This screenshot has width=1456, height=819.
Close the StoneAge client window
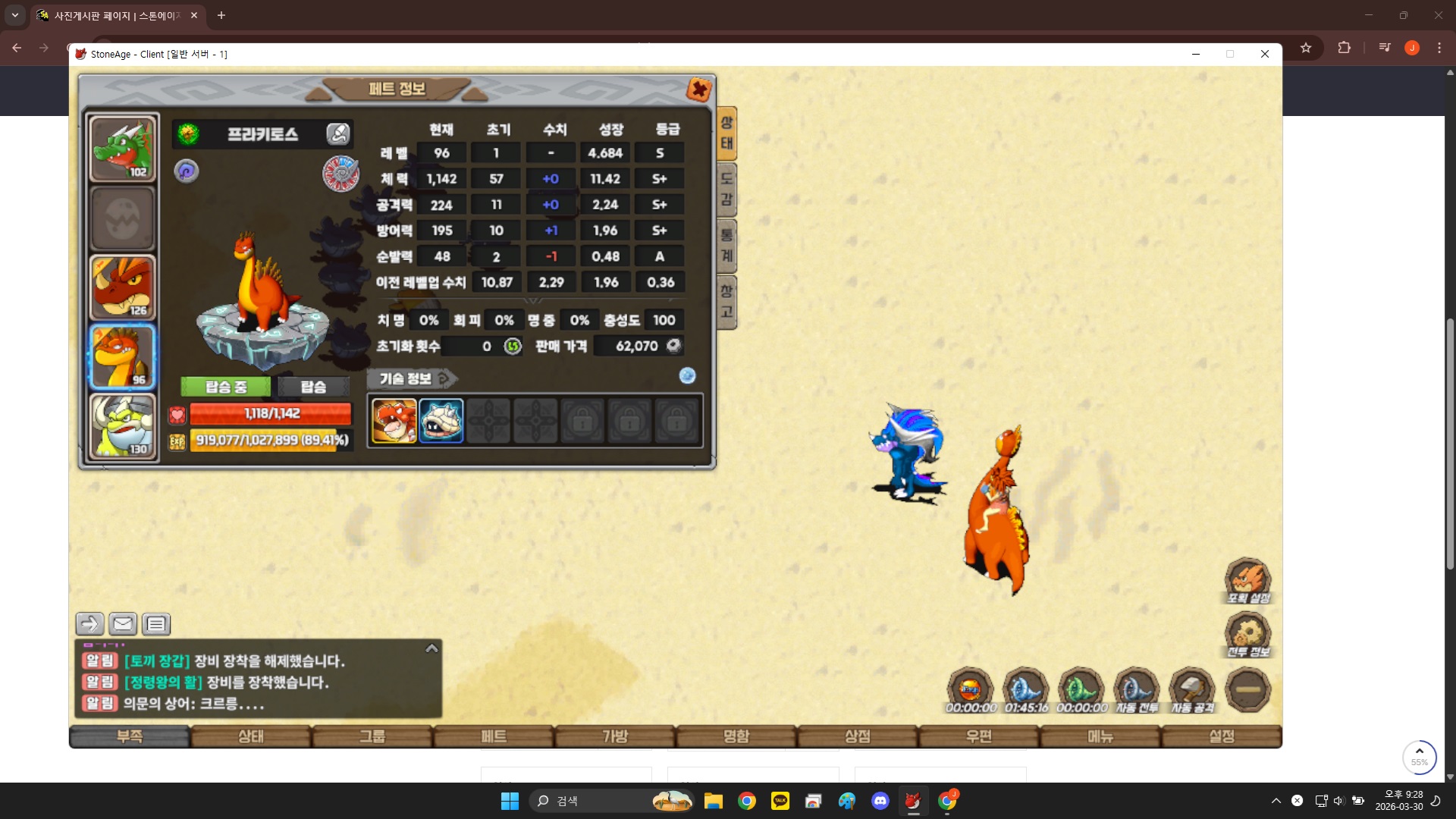coord(1265,54)
